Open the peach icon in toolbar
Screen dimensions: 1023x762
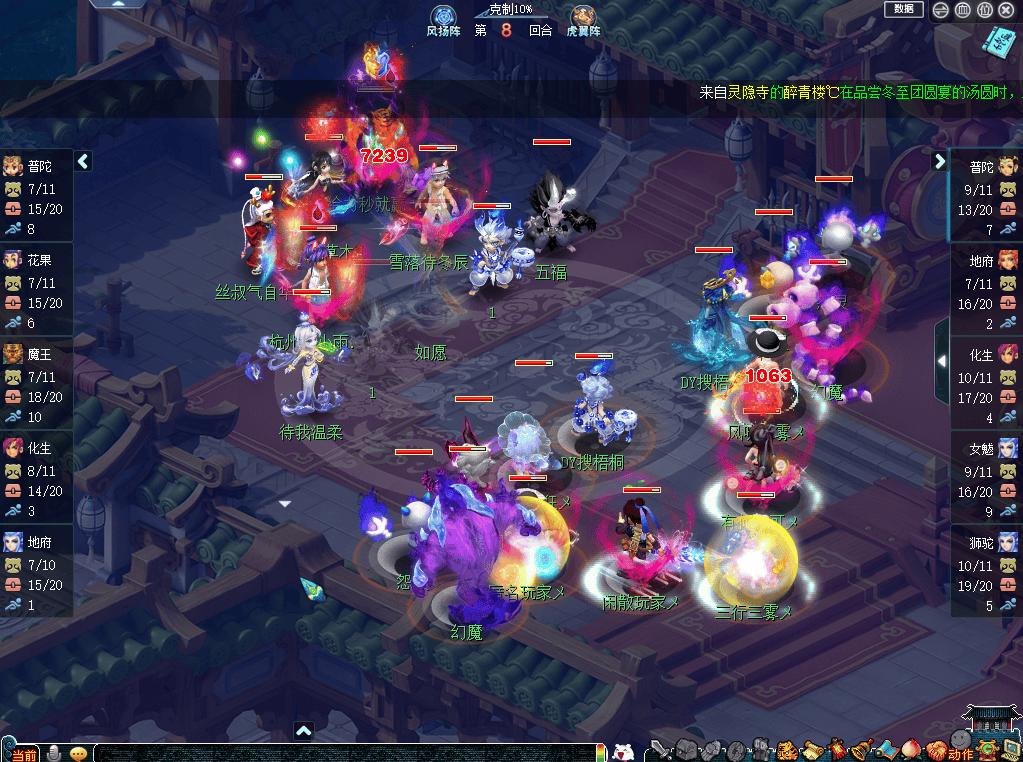coord(911,749)
